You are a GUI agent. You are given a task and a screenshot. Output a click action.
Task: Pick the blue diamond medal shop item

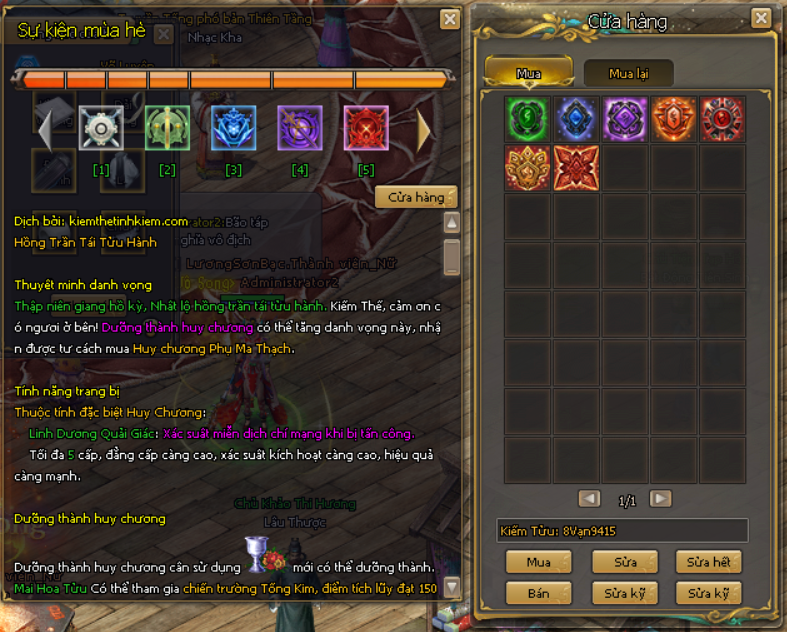(577, 119)
